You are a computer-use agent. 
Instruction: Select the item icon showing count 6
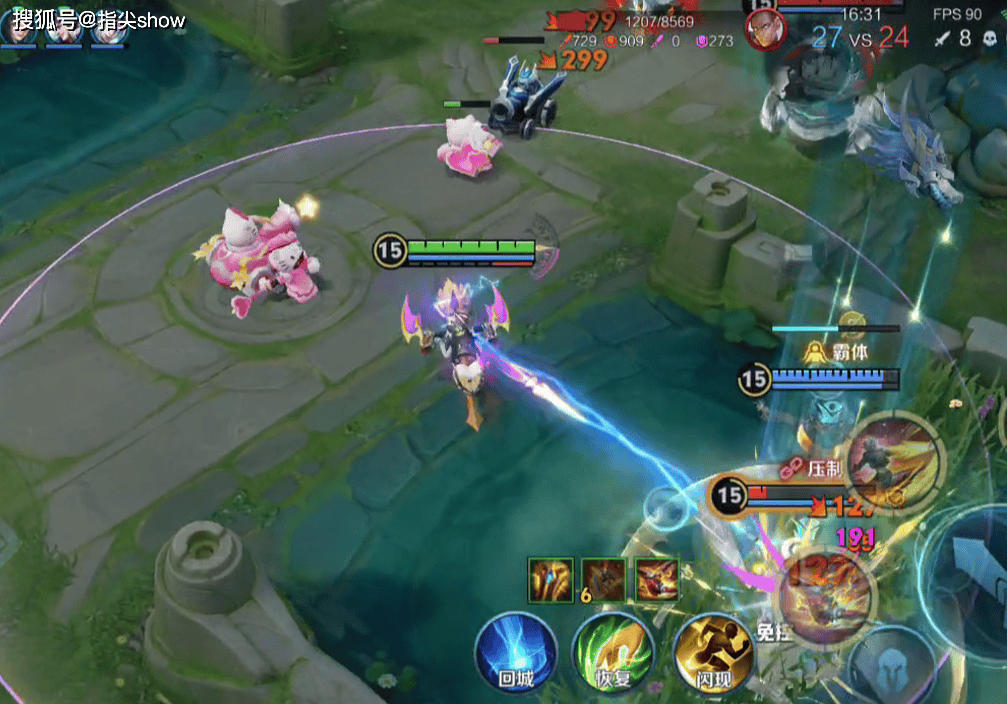[604, 579]
